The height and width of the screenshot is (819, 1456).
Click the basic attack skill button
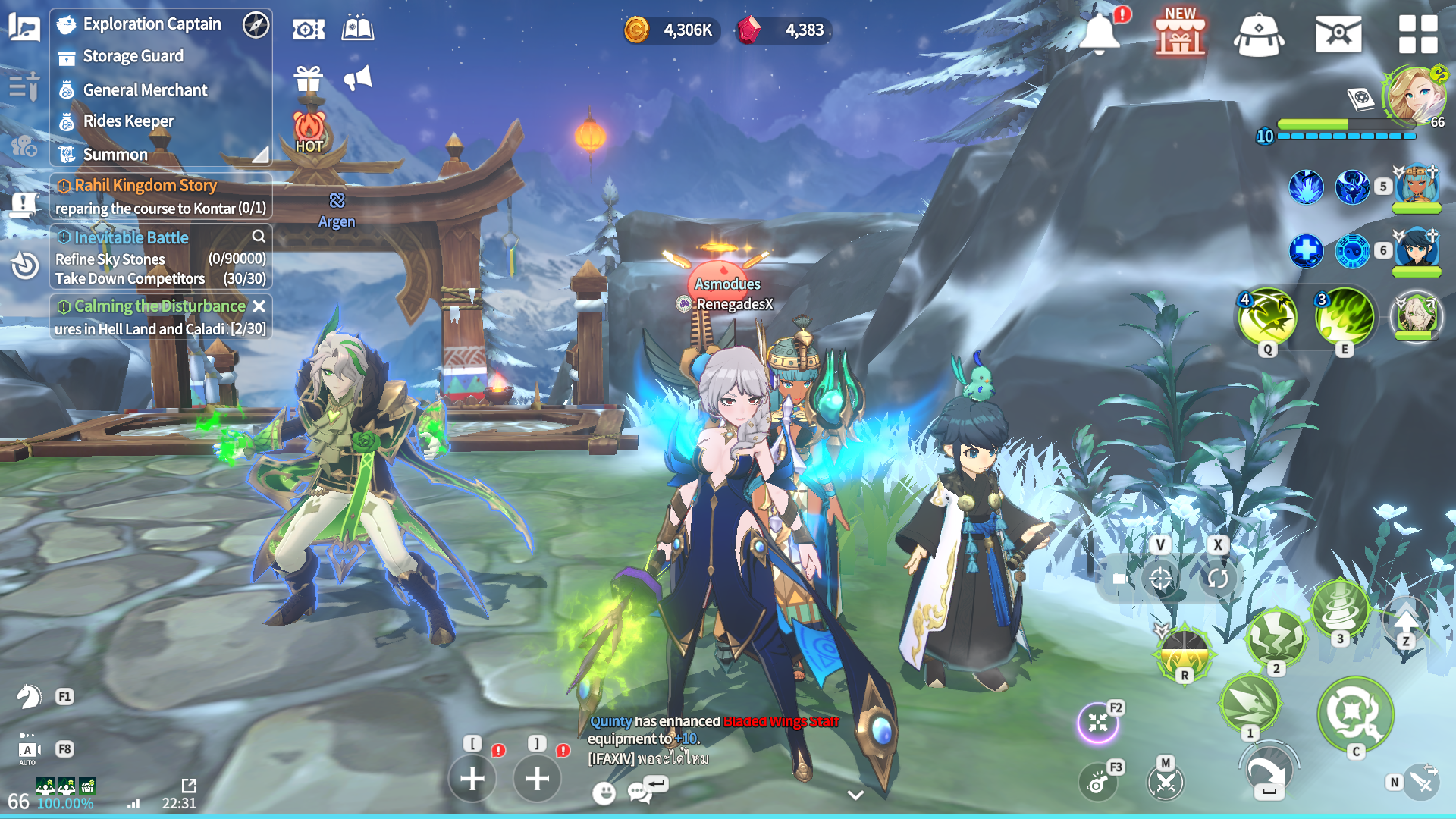[1355, 714]
